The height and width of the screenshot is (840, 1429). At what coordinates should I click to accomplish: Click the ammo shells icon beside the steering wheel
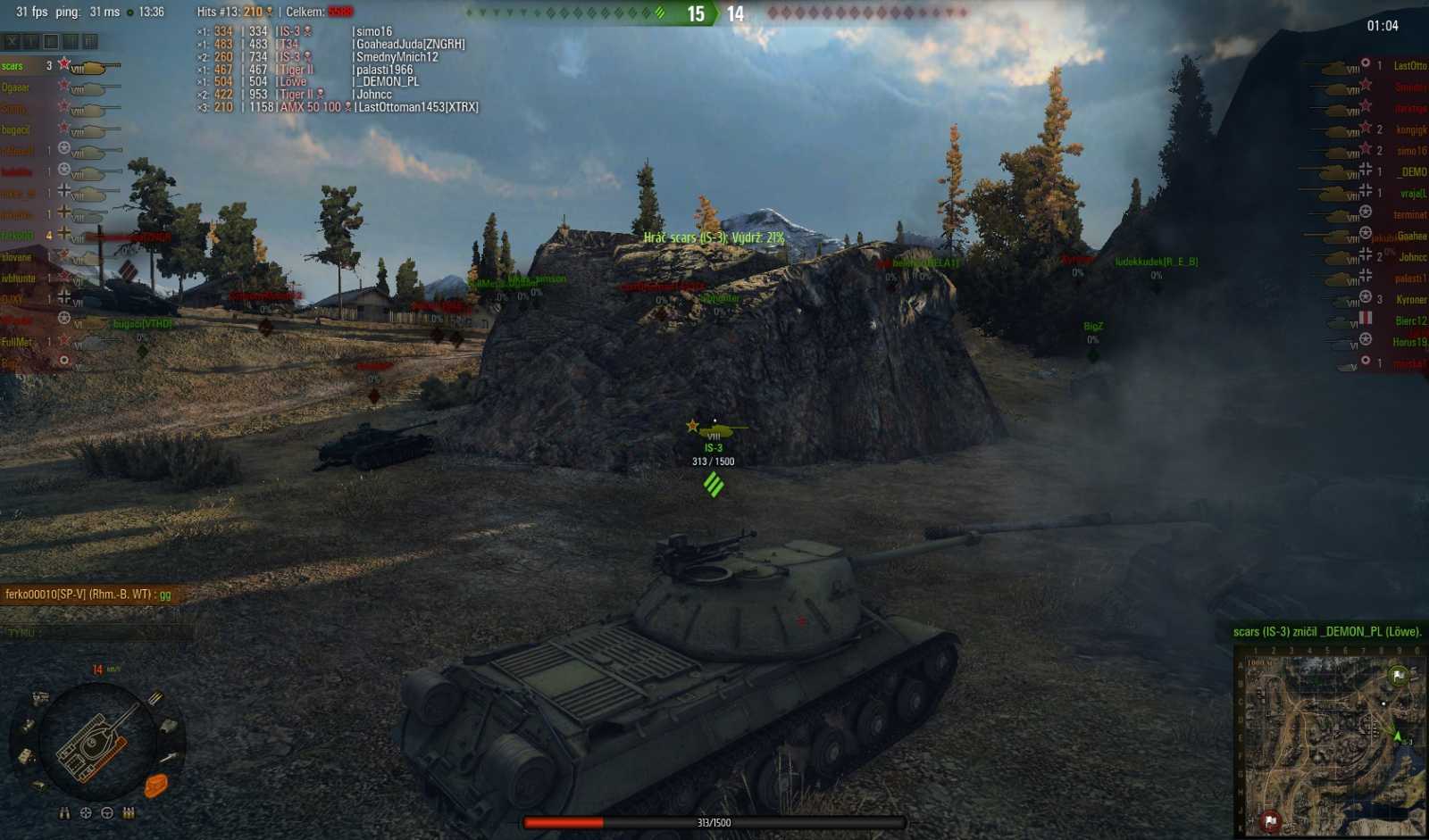point(128,813)
